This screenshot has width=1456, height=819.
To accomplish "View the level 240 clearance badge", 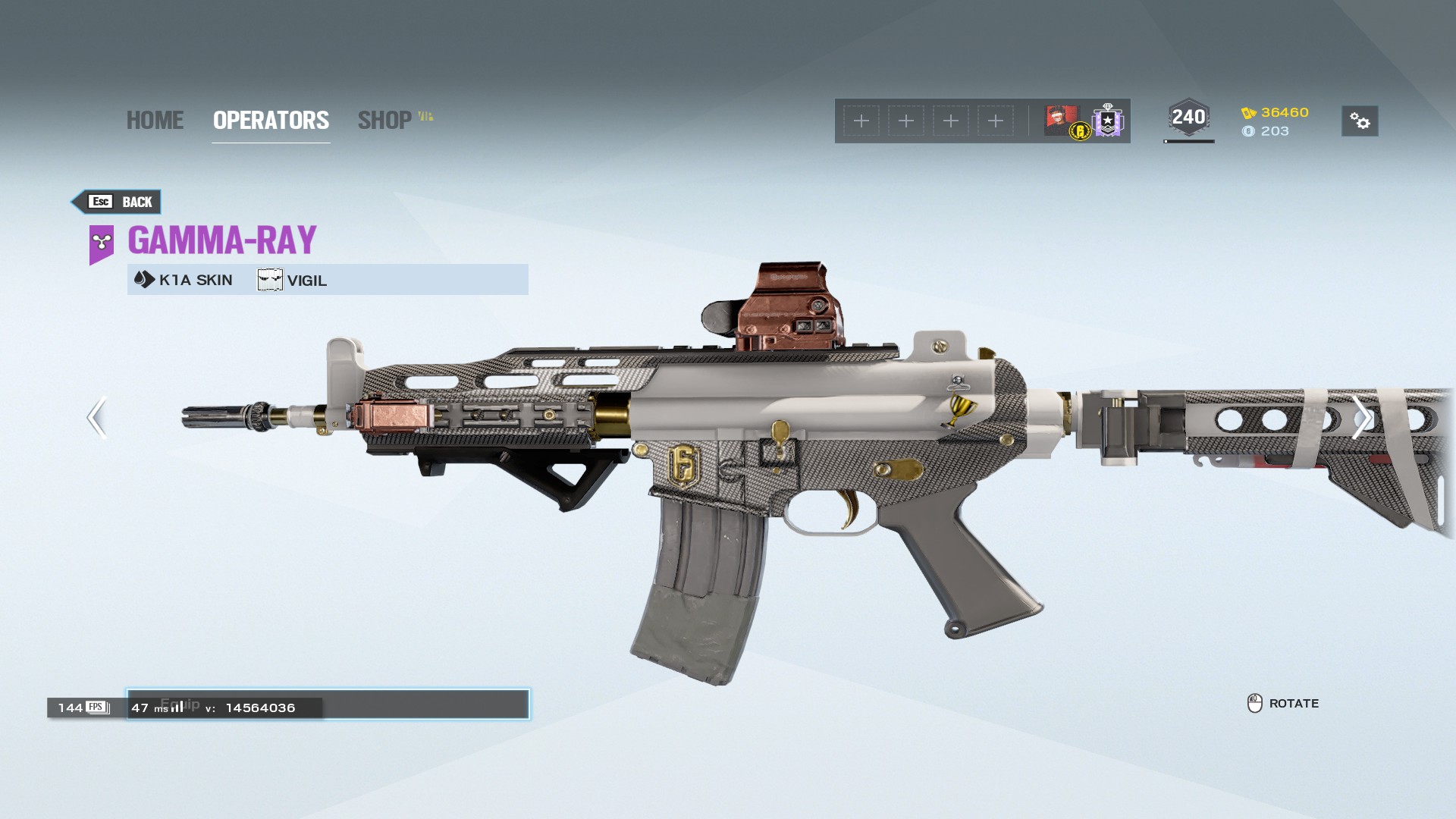I will (1188, 118).
